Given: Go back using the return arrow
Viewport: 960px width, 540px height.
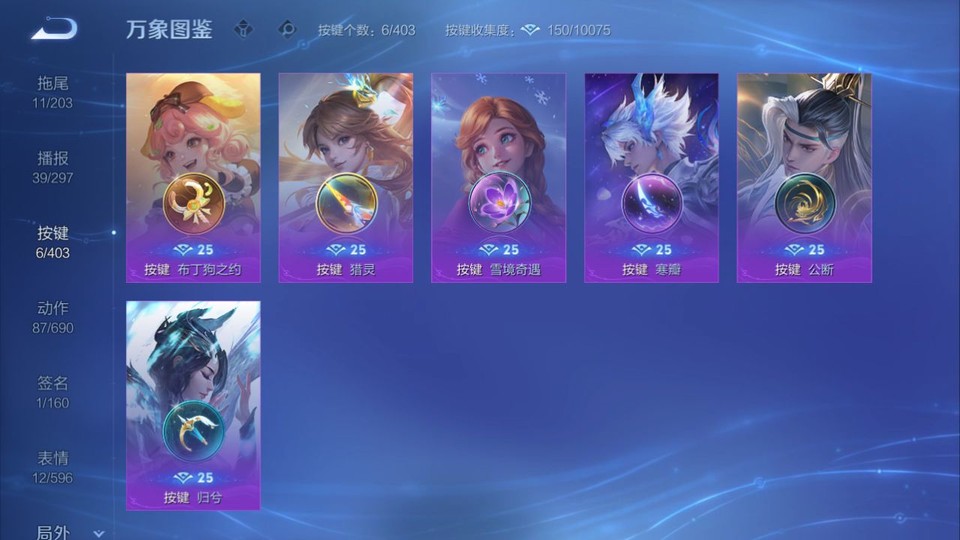Looking at the screenshot, I should 54,29.
